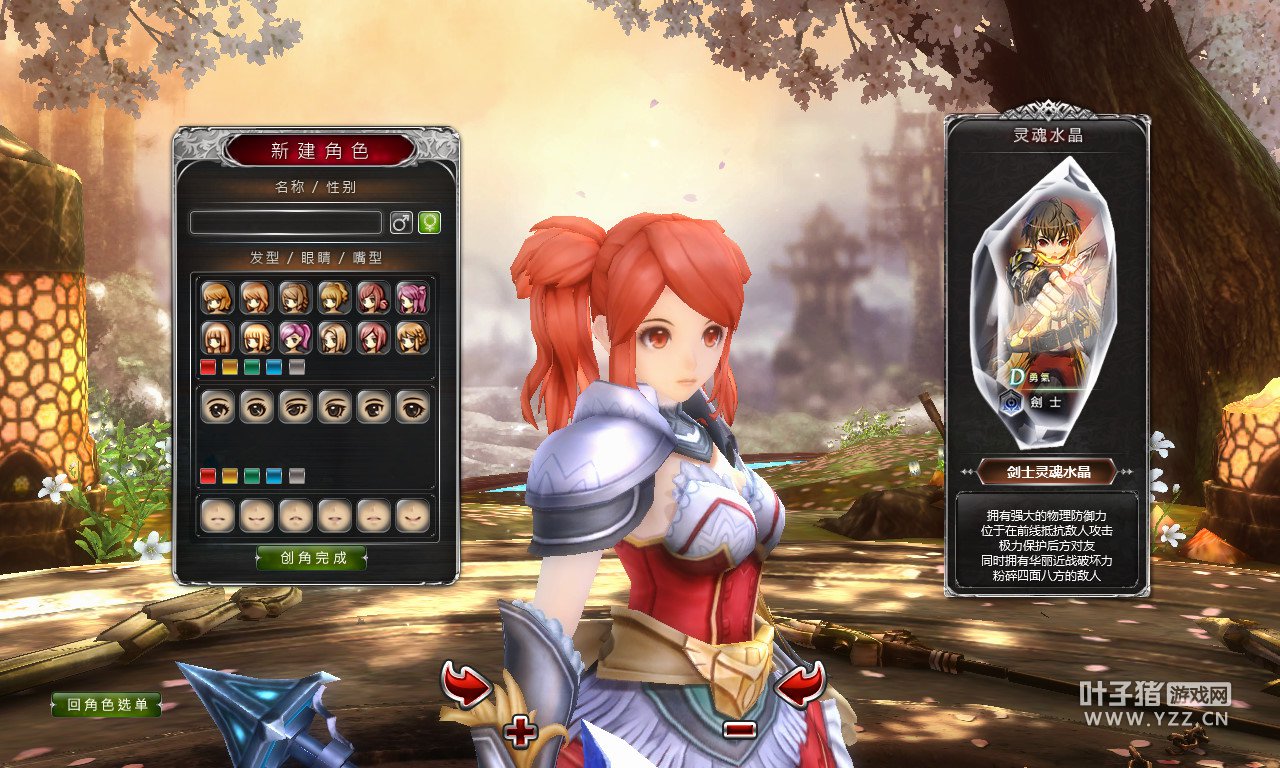Select the first mouth style option

pos(217,515)
